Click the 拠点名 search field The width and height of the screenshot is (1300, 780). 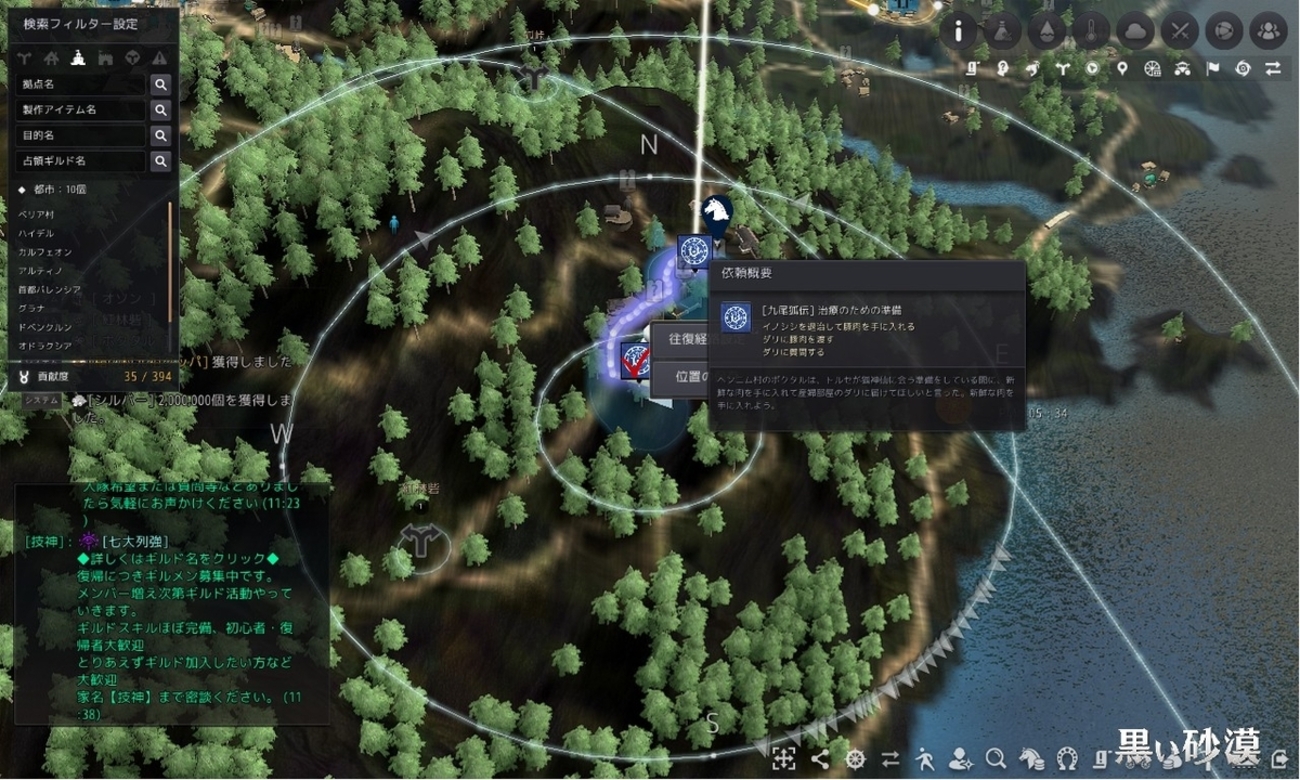pyautogui.click(x=81, y=85)
